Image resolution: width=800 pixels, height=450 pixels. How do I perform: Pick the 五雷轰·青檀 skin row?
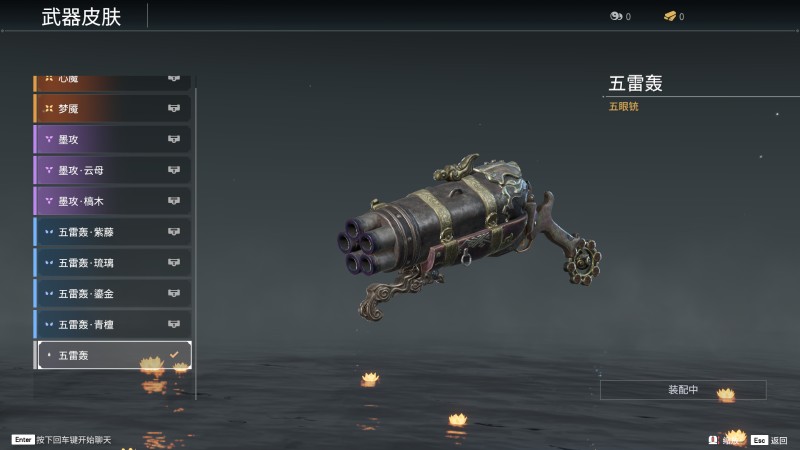(x=112, y=324)
